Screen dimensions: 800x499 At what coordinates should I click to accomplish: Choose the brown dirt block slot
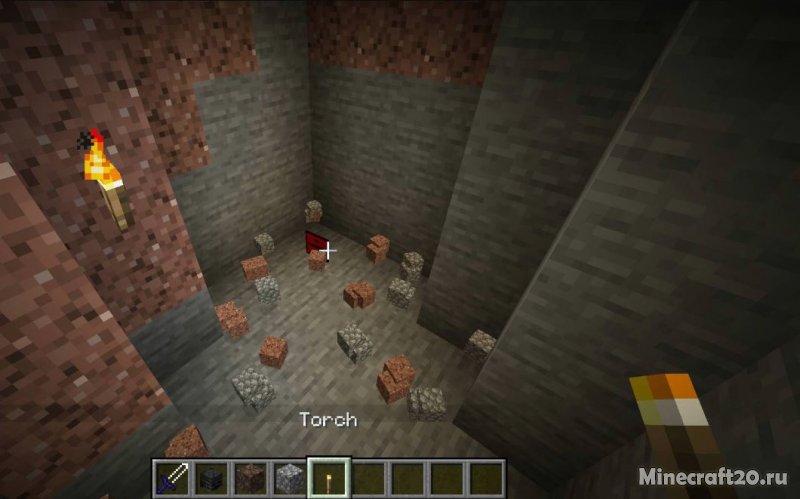(x=248, y=478)
